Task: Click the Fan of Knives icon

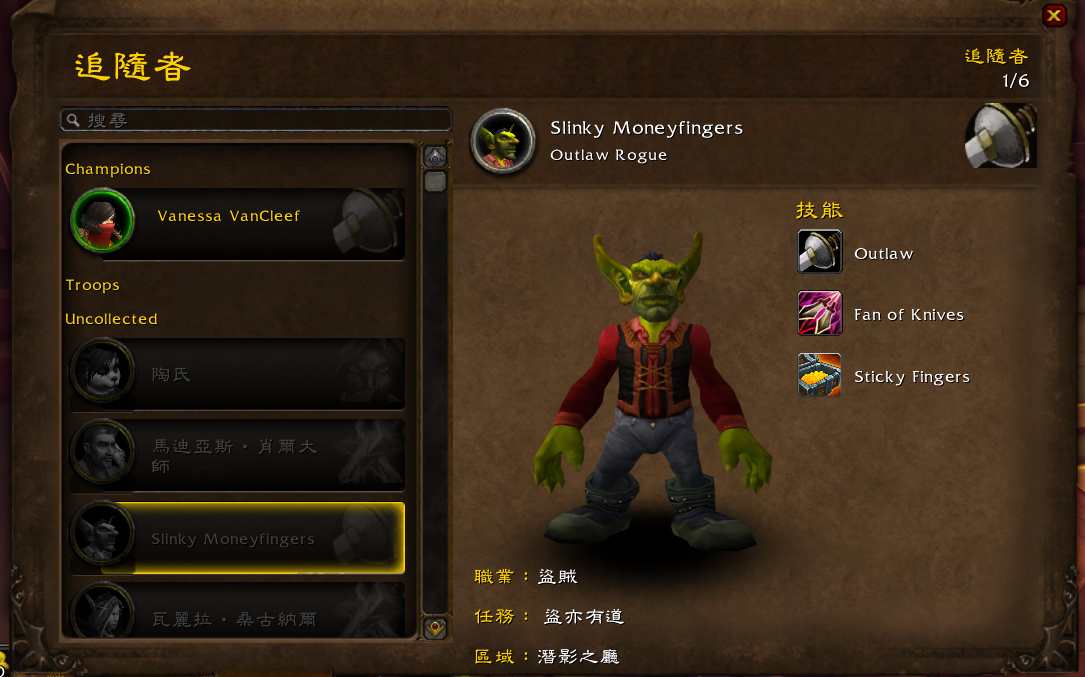Action: pyautogui.click(x=819, y=313)
